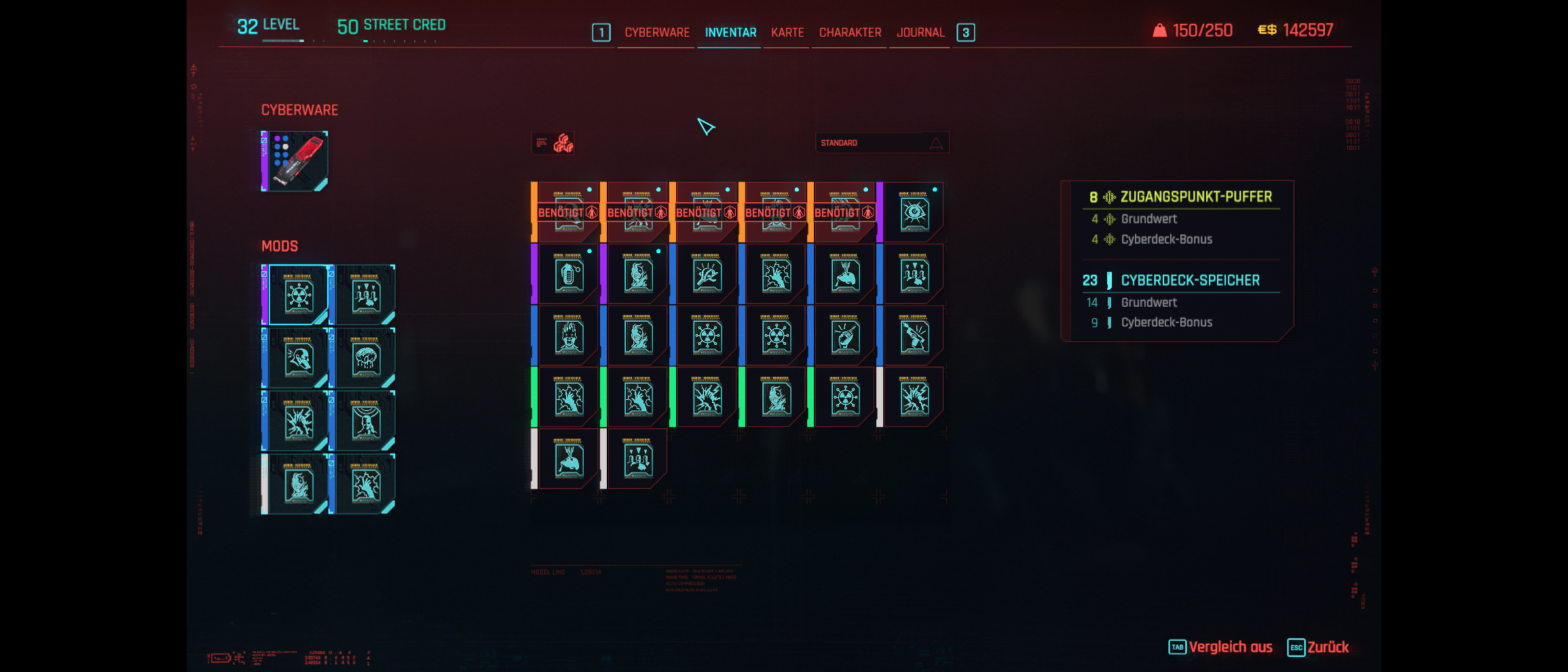Screen dimensions: 1568x672
Task: Click the level progress bar under 32 LEVEL
Action: coord(282,42)
